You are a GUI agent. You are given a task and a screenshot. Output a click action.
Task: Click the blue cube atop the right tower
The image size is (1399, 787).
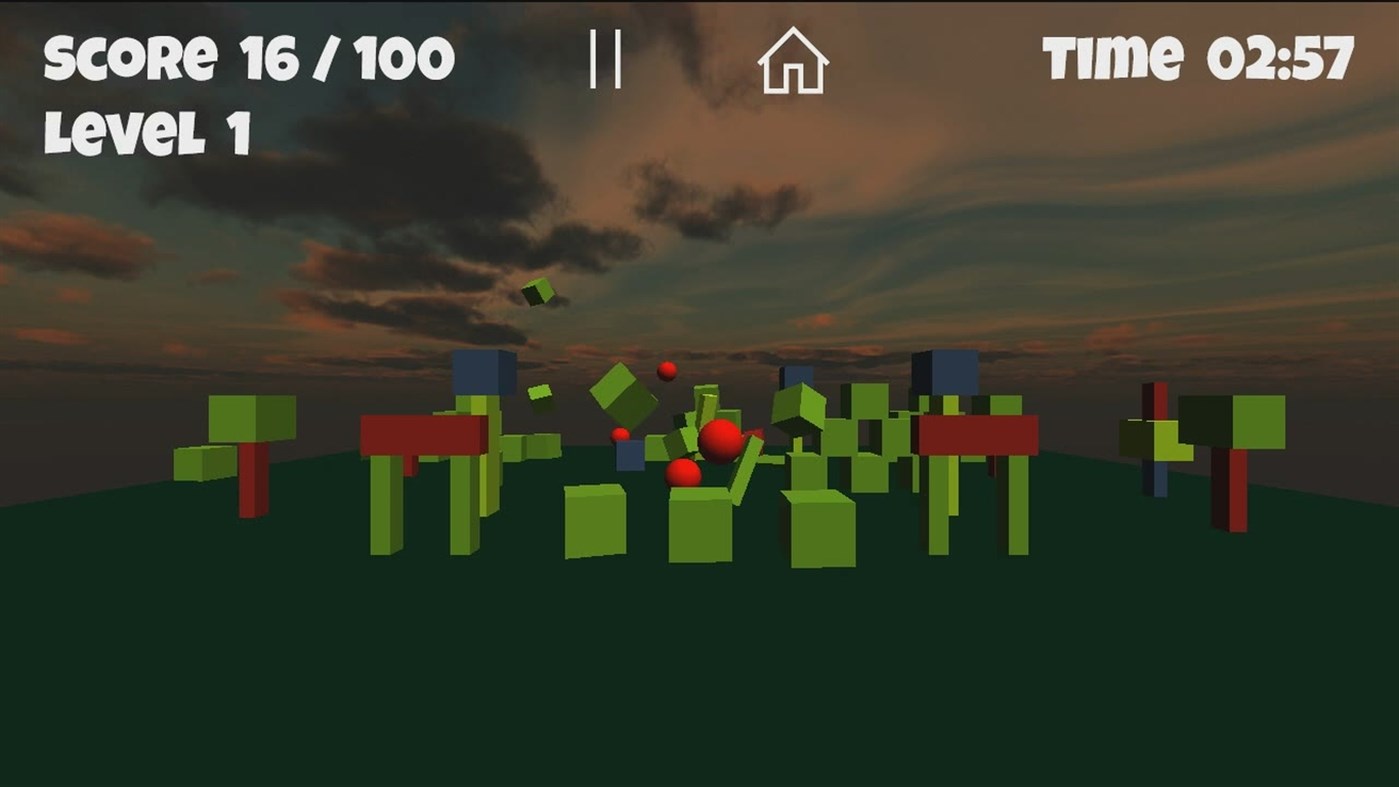(944, 372)
